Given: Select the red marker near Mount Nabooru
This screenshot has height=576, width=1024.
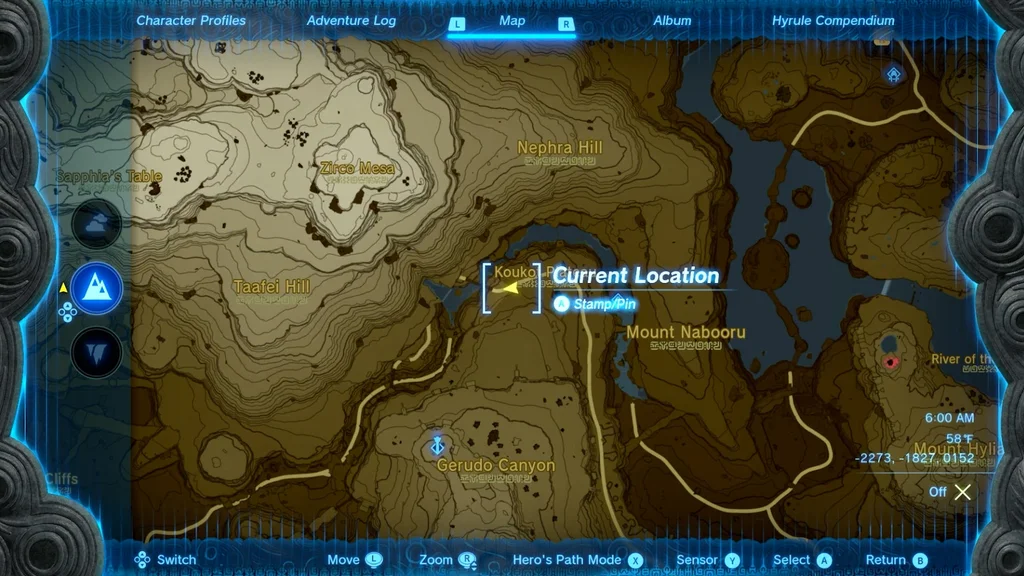Looking at the screenshot, I should click(x=889, y=361).
